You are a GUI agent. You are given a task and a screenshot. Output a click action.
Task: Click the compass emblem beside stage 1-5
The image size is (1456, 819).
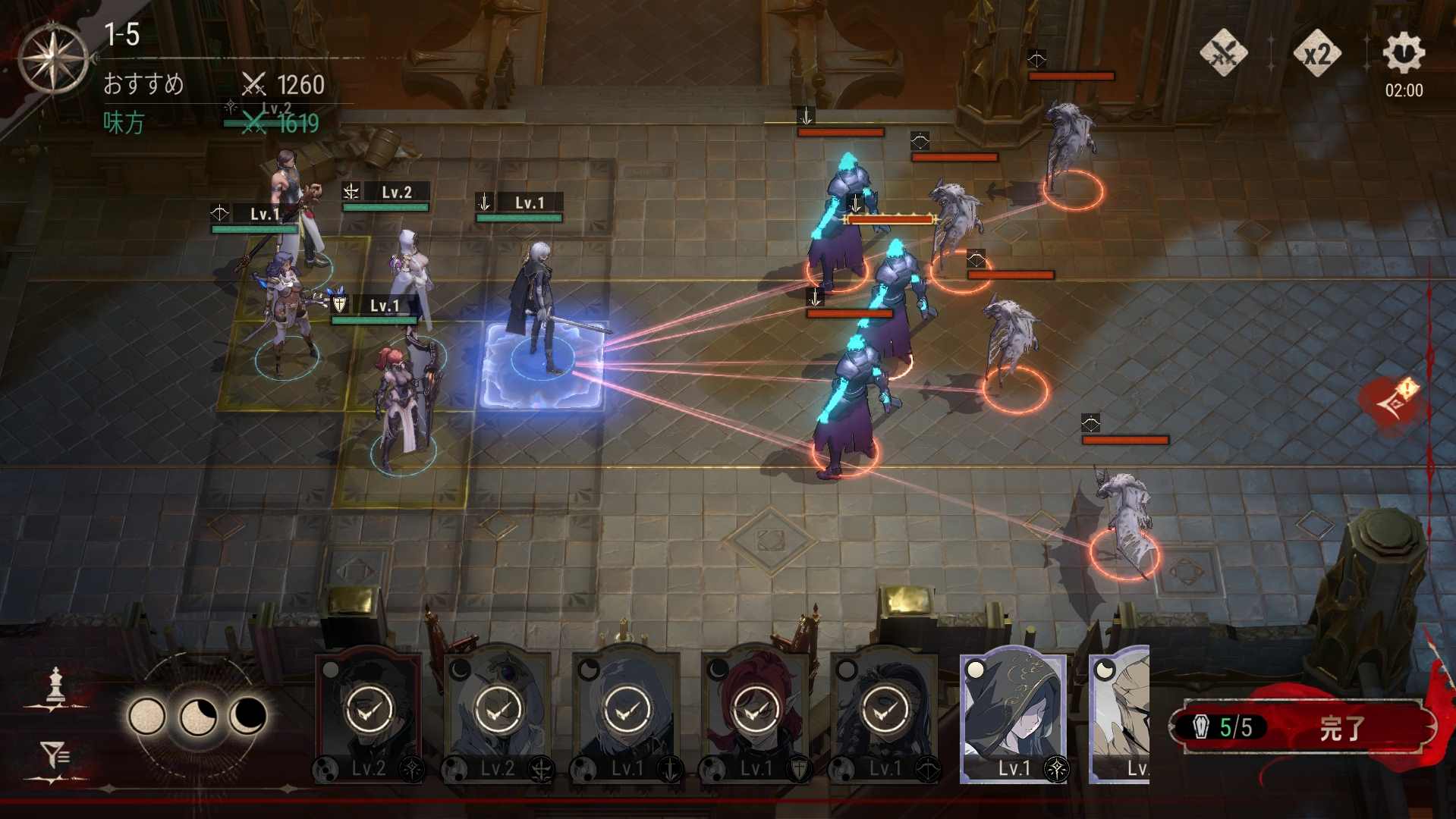tap(53, 59)
